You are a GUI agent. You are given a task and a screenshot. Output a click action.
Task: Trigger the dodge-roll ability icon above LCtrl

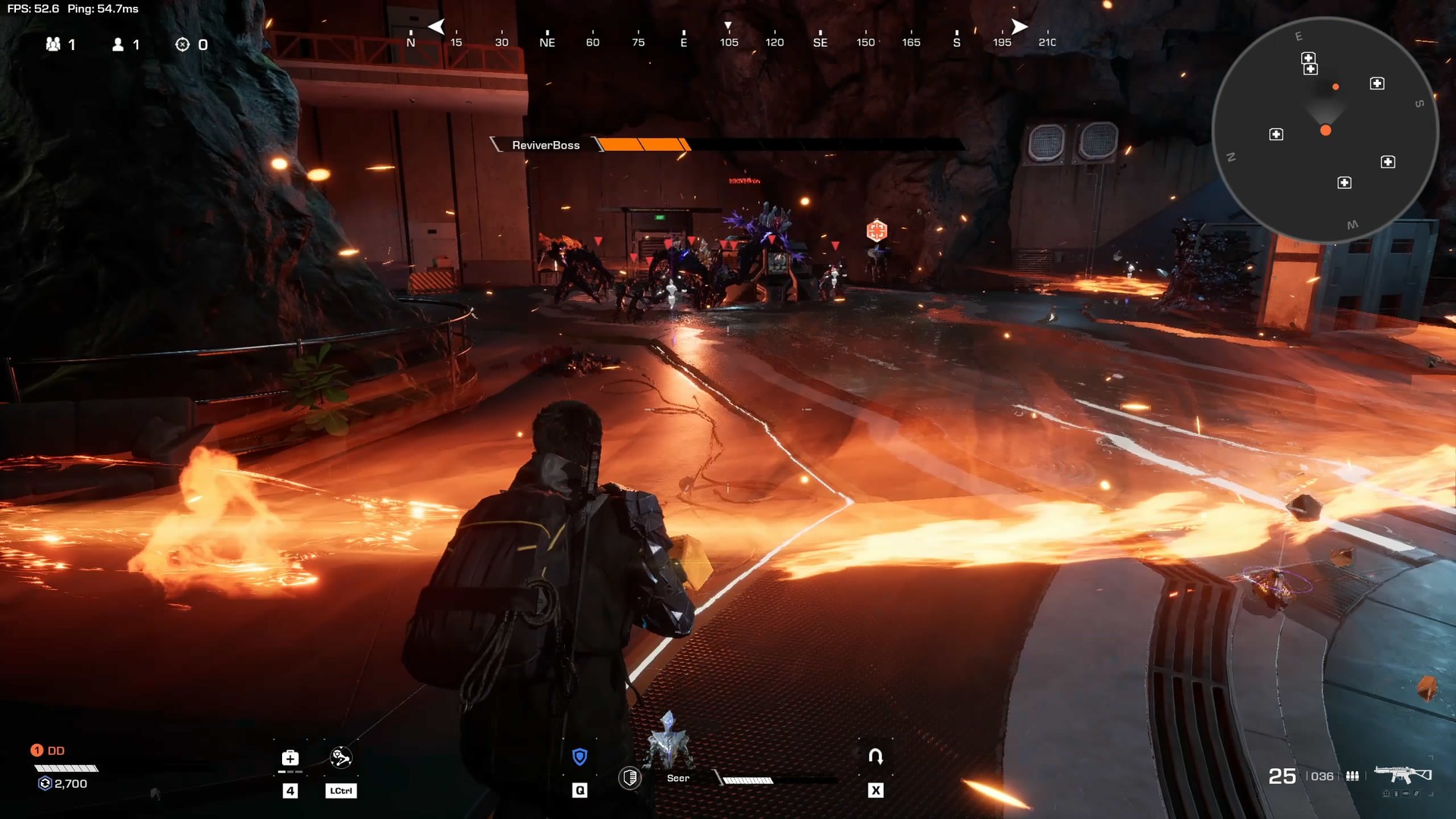point(340,757)
